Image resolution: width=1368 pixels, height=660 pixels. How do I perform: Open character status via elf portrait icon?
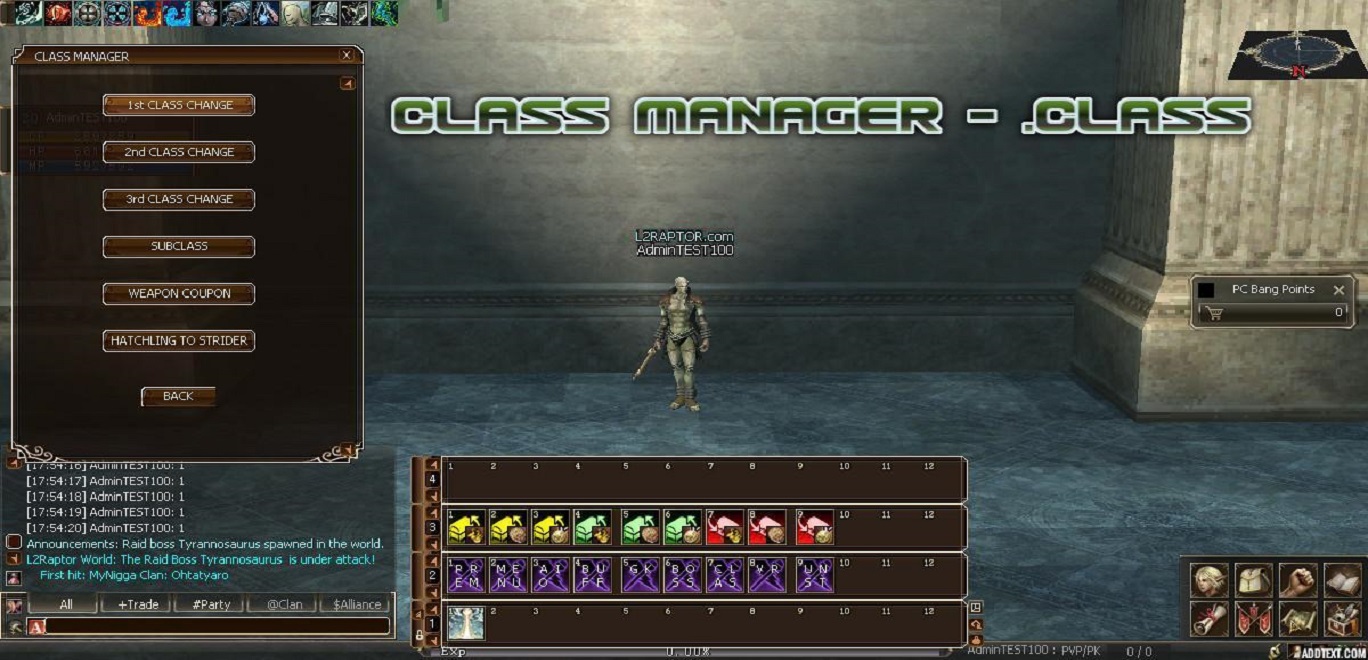point(1208,579)
